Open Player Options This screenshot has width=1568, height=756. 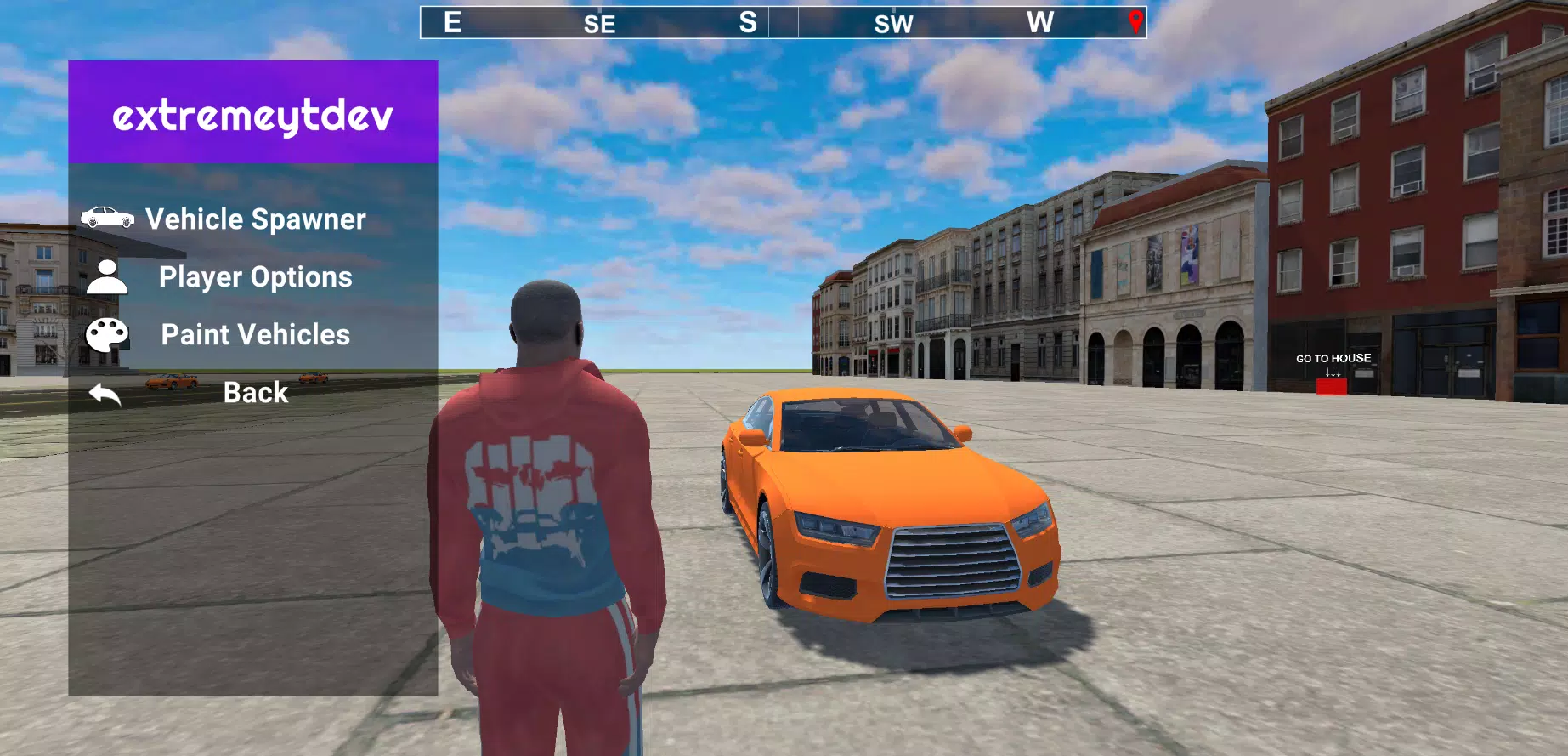(x=257, y=276)
